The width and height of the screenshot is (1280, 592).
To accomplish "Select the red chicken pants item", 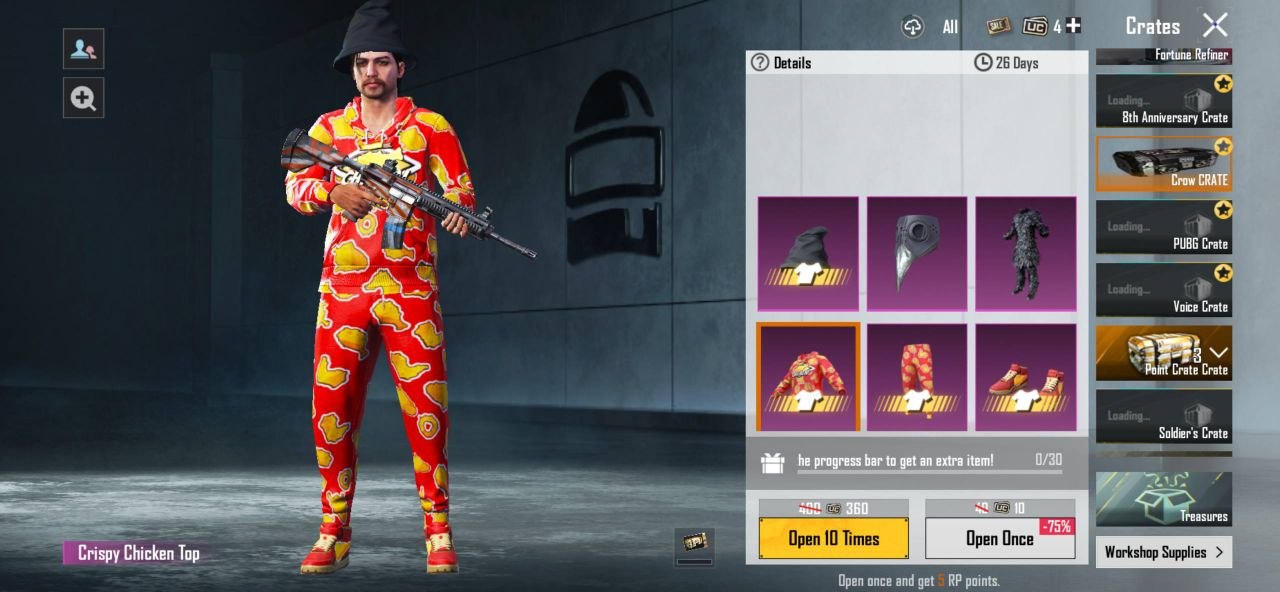I will (917, 377).
